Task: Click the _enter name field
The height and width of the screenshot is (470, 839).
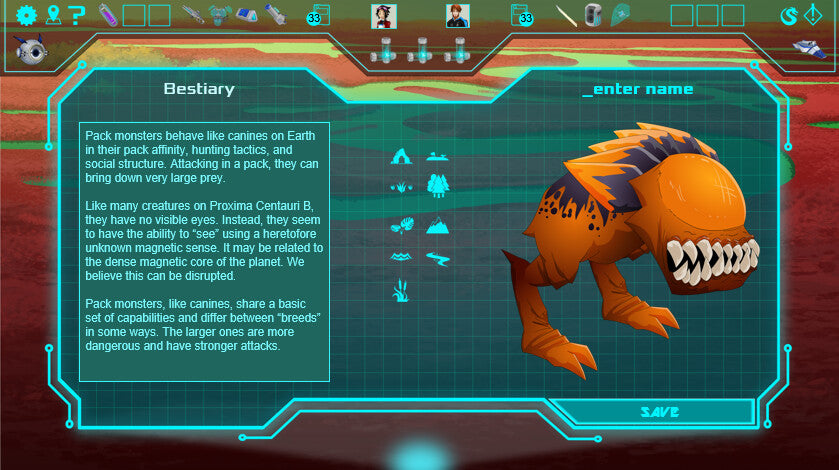Action: [638, 90]
